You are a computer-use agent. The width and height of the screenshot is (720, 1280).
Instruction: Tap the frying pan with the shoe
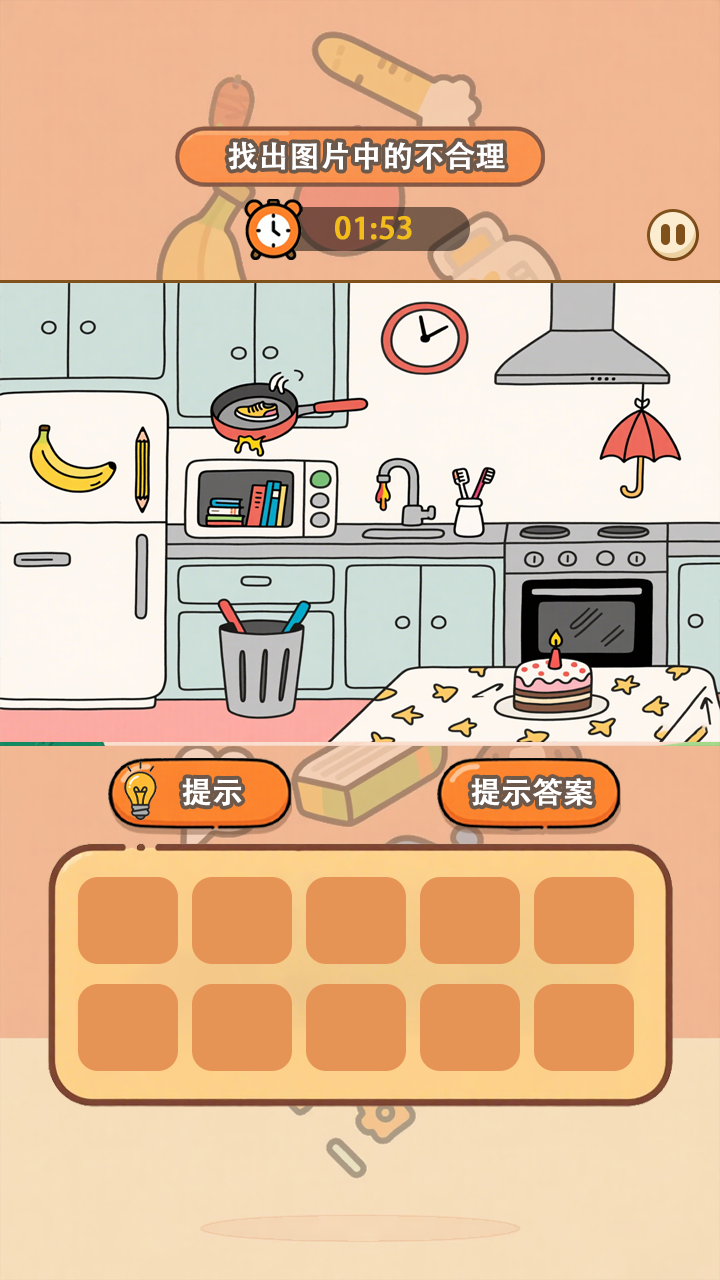[x=262, y=410]
